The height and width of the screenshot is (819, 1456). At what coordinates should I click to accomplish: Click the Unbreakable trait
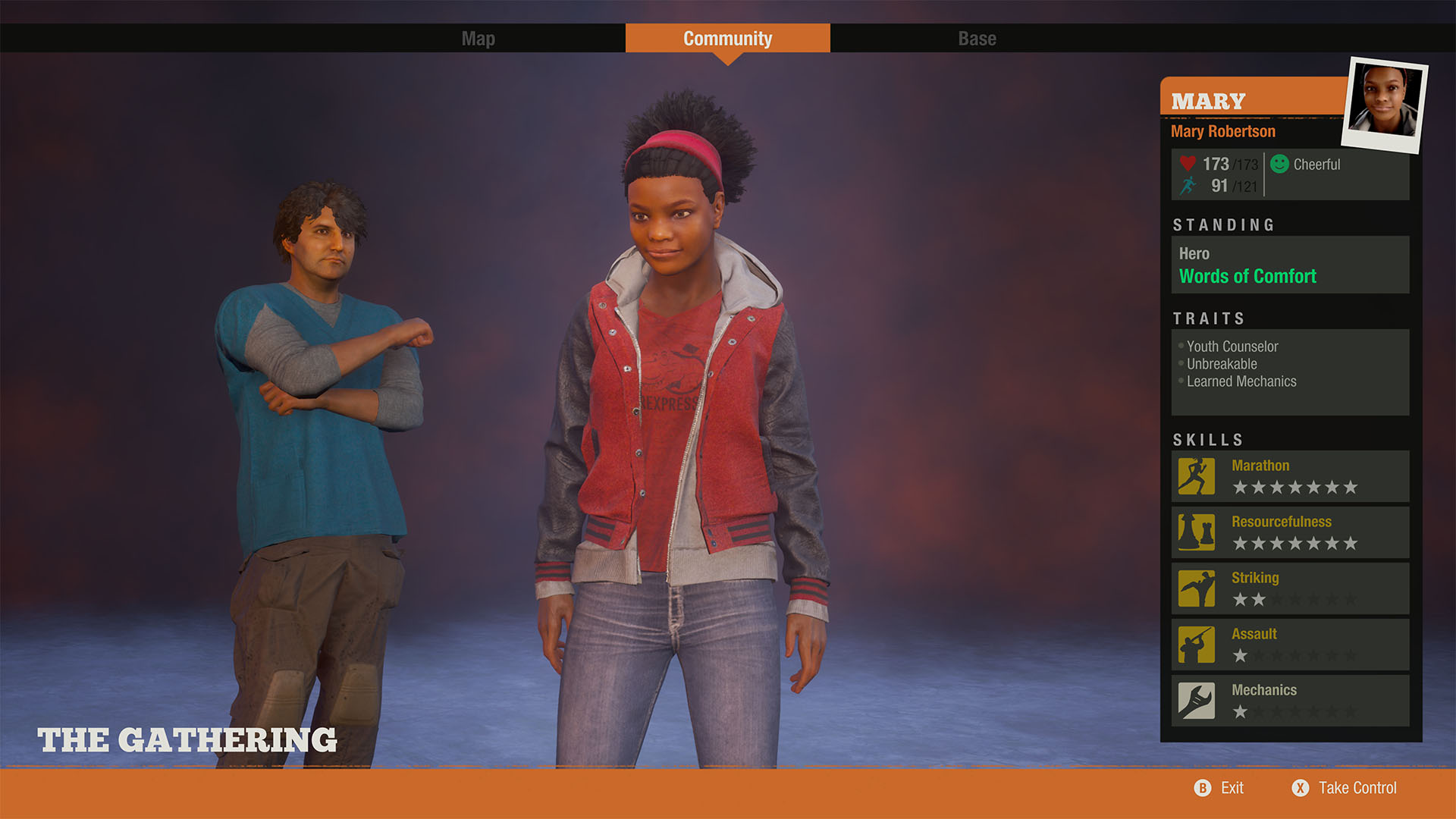point(1222,364)
